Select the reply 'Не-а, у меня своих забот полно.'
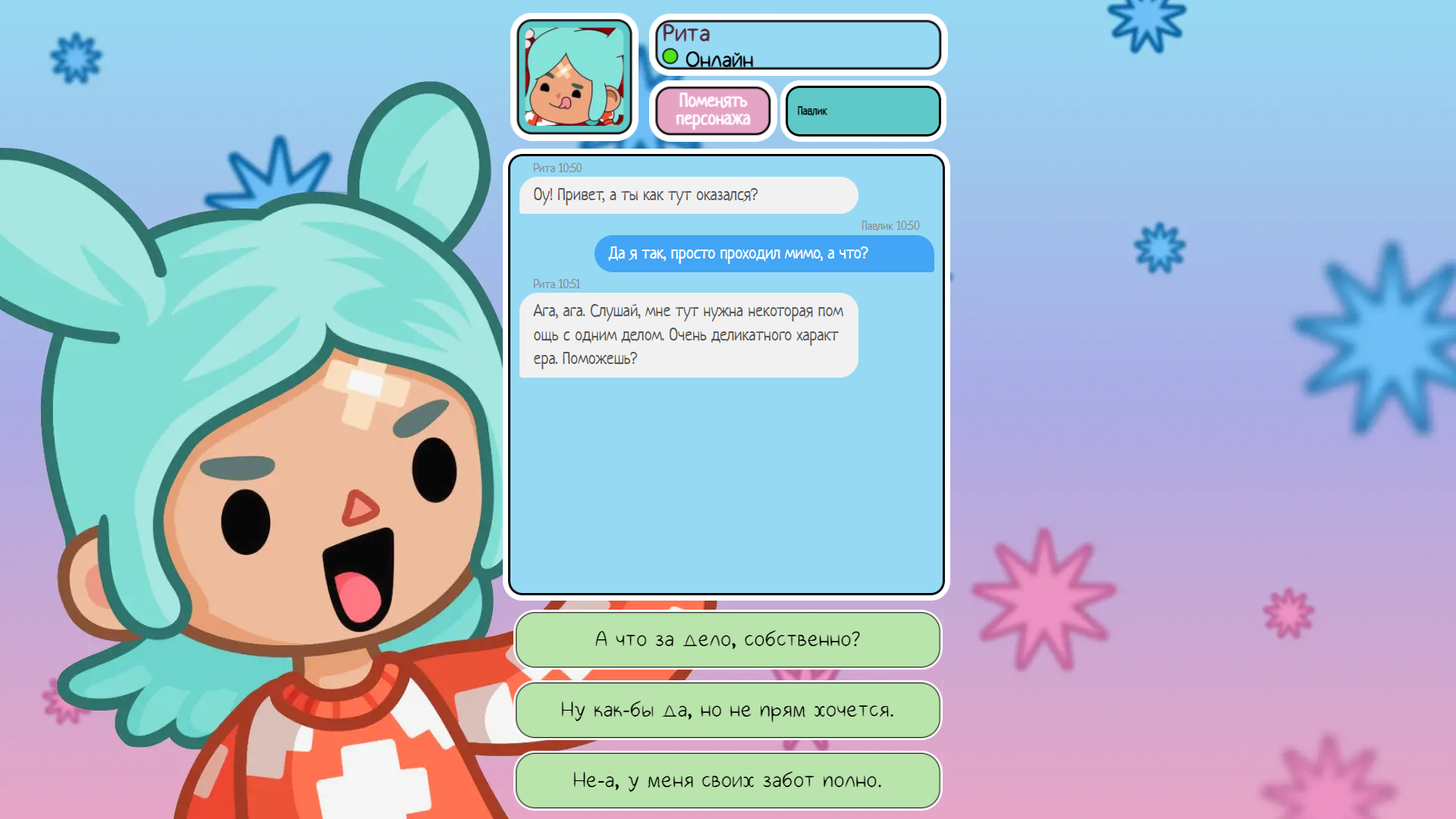1456x819 pixels. [727, 780]
